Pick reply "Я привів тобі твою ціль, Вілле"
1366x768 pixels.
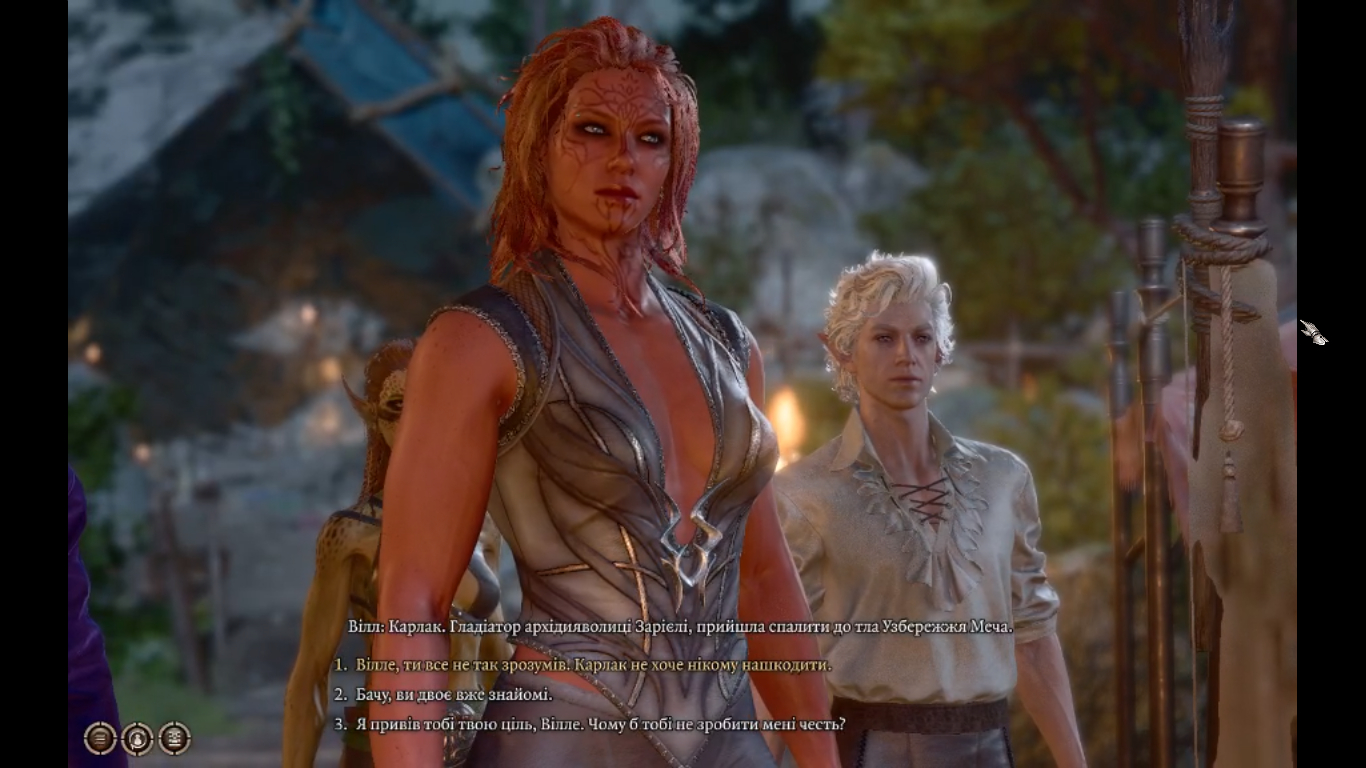point(600,723)
